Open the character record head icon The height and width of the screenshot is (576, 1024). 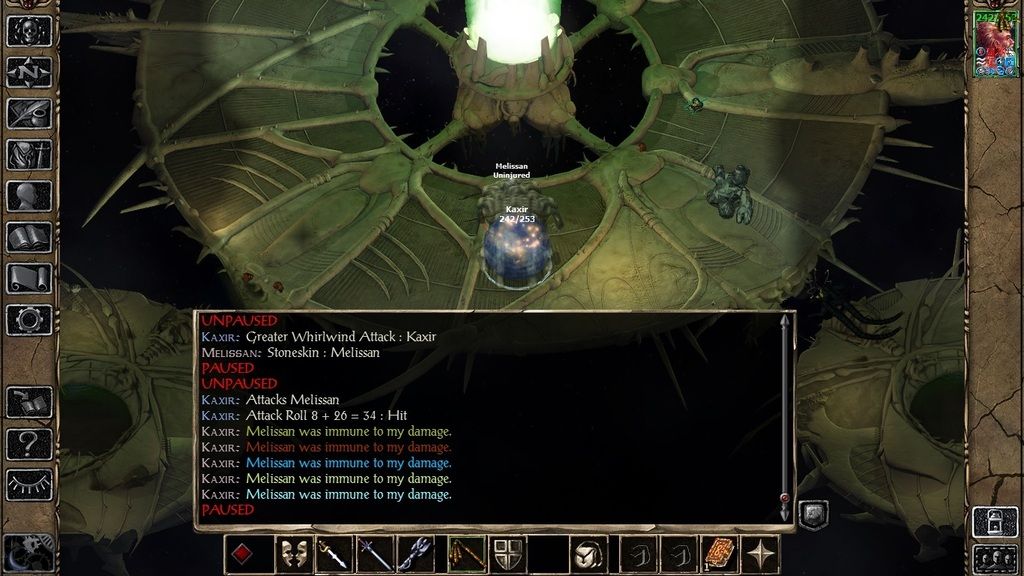click(x=28, y=196)
